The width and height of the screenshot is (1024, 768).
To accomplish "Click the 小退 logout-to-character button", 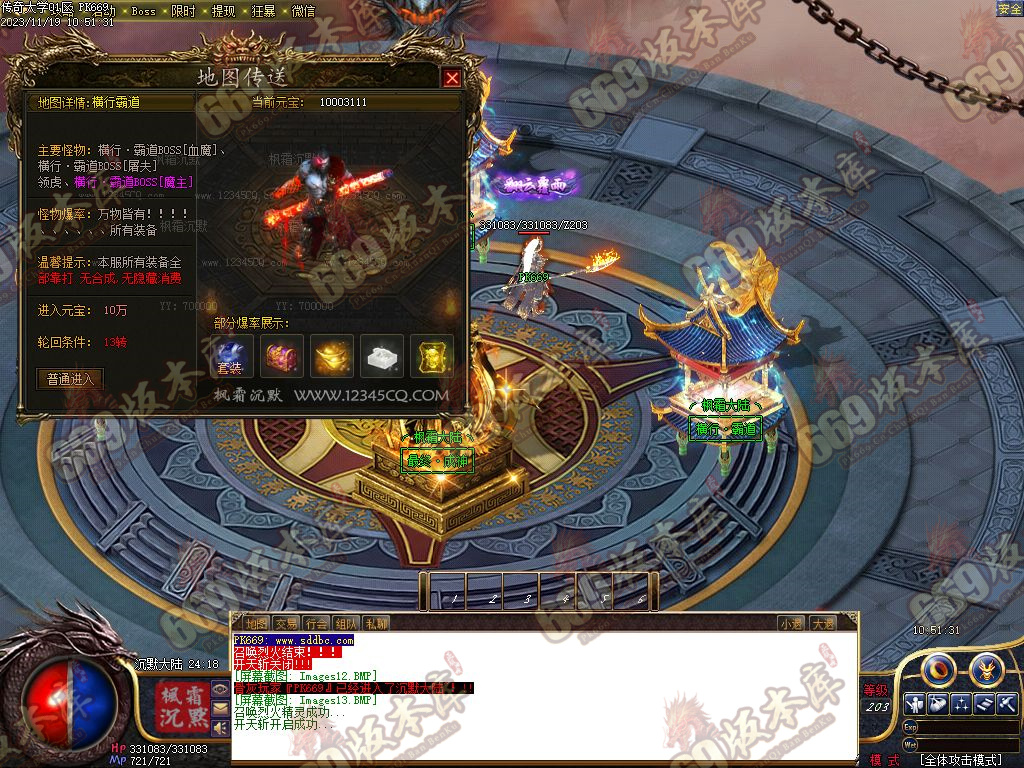I will pos(791,623).
